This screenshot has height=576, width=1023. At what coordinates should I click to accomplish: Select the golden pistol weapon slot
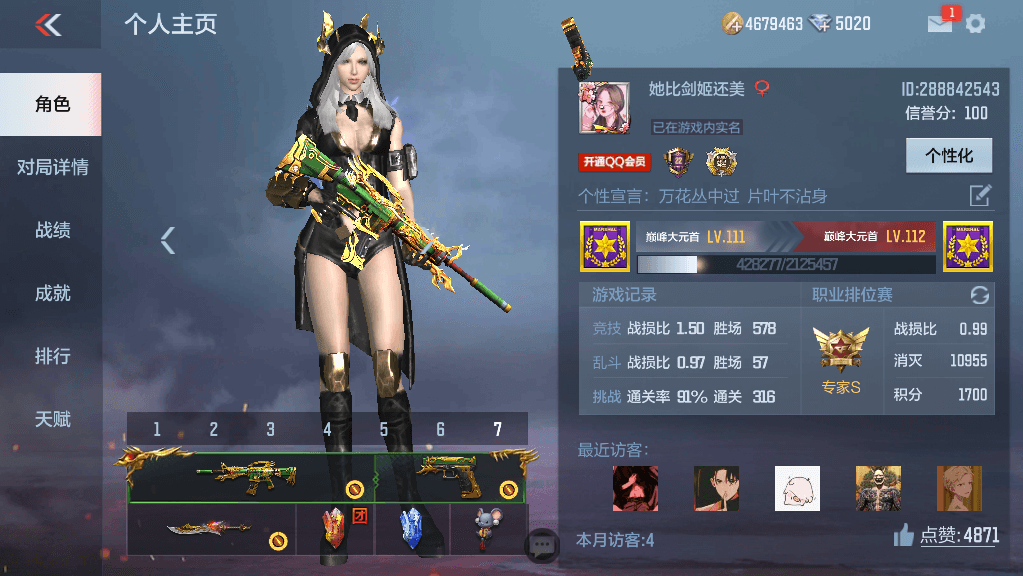(450, 477)
